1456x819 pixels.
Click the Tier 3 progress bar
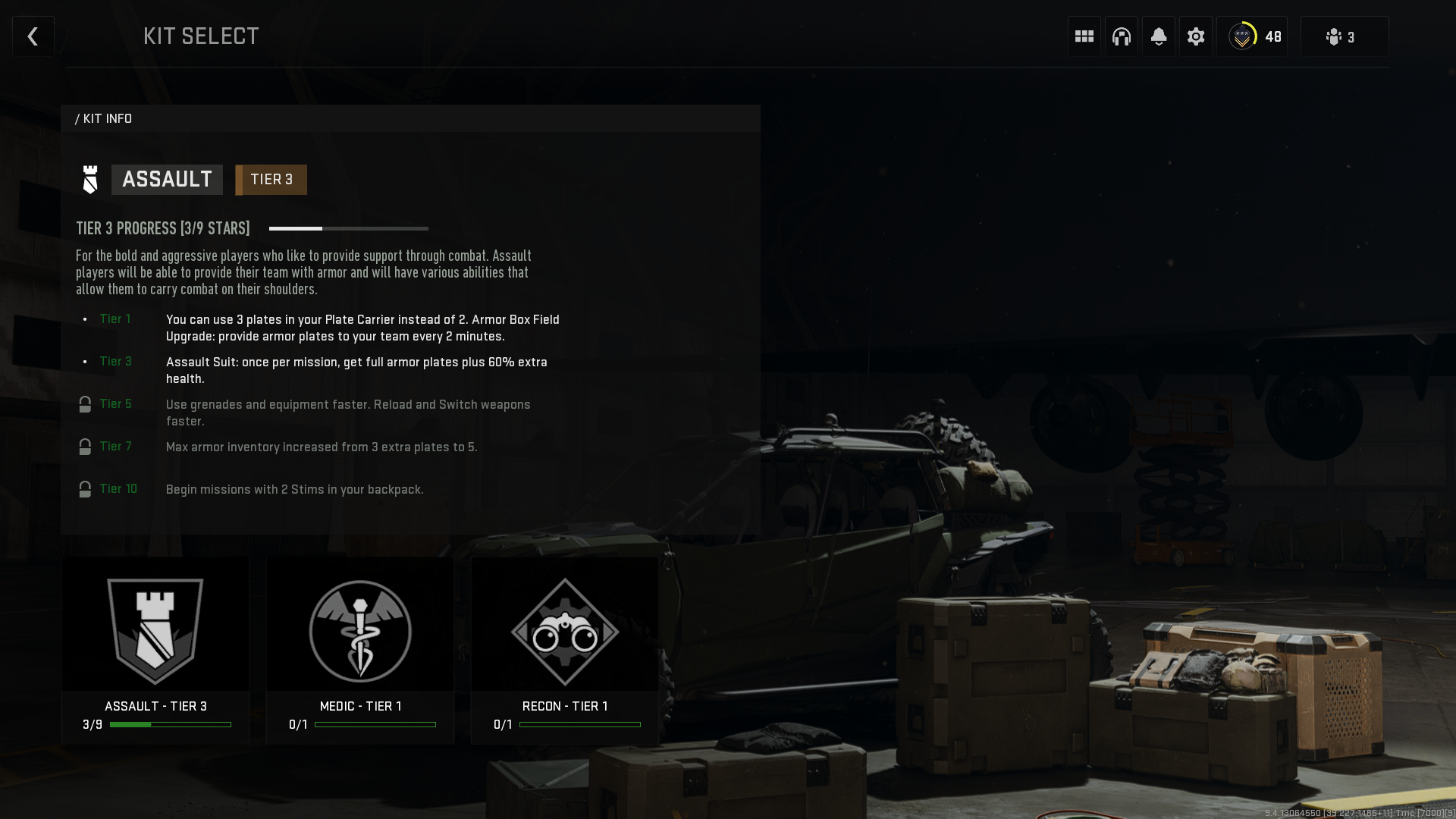[349, 228]
